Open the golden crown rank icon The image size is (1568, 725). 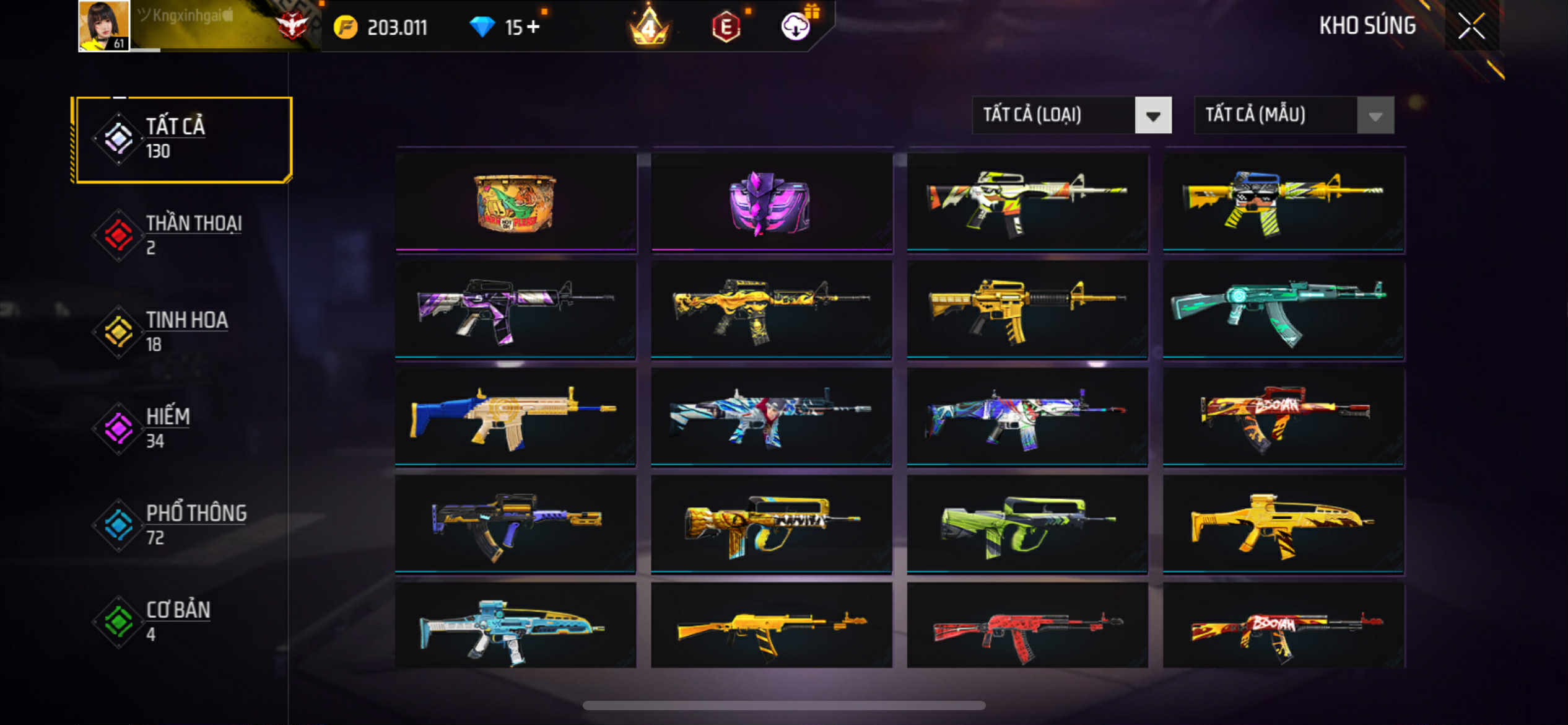[648, 27]
